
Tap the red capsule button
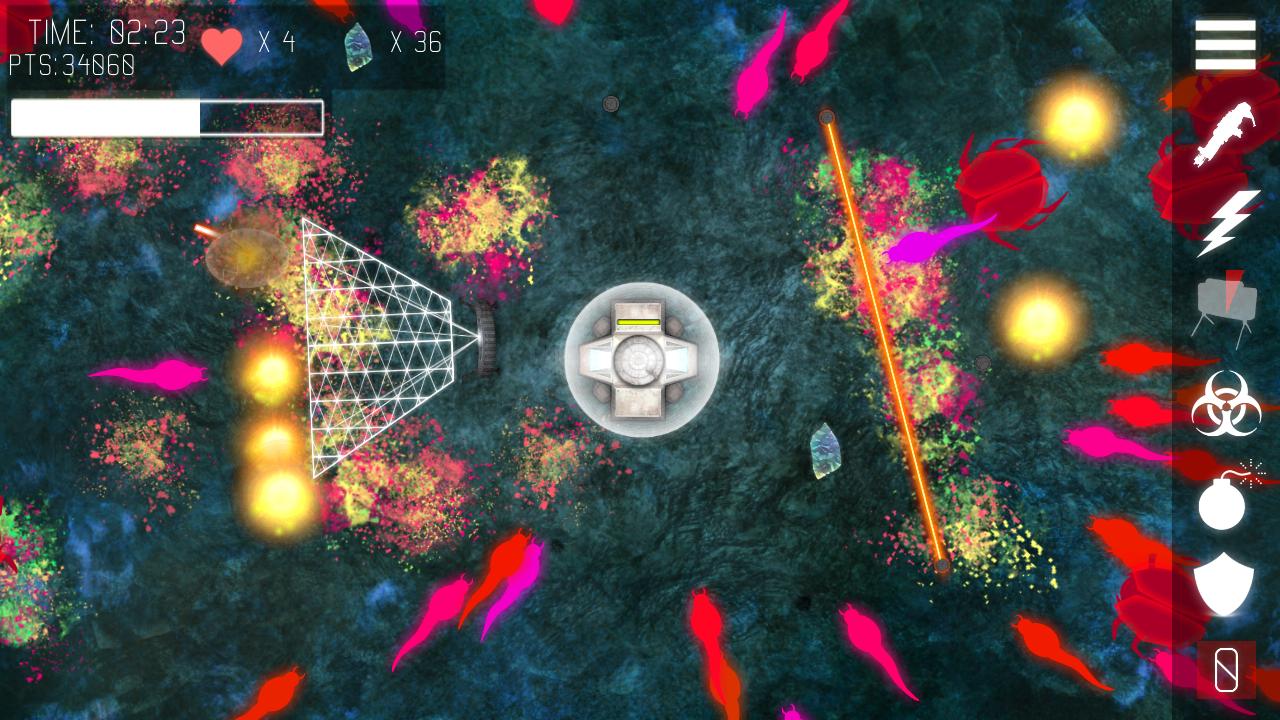pos(1226,669)
